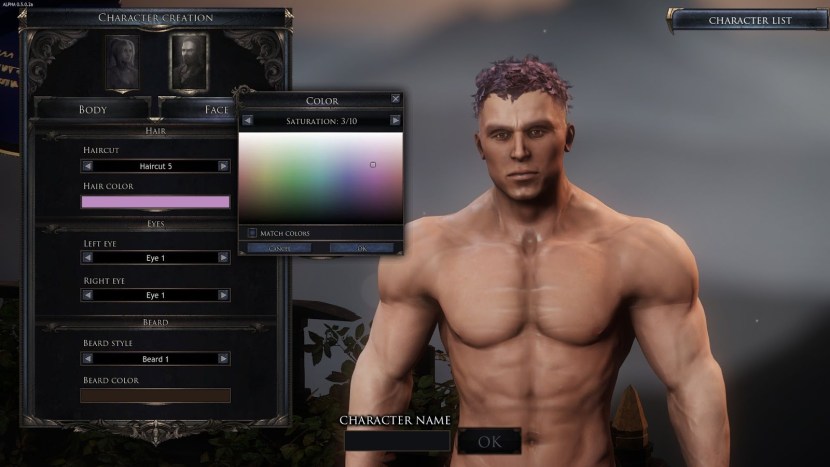Screen dimensions: 830x467
Task: Choose the next haircut
Action: coord(223,166)
